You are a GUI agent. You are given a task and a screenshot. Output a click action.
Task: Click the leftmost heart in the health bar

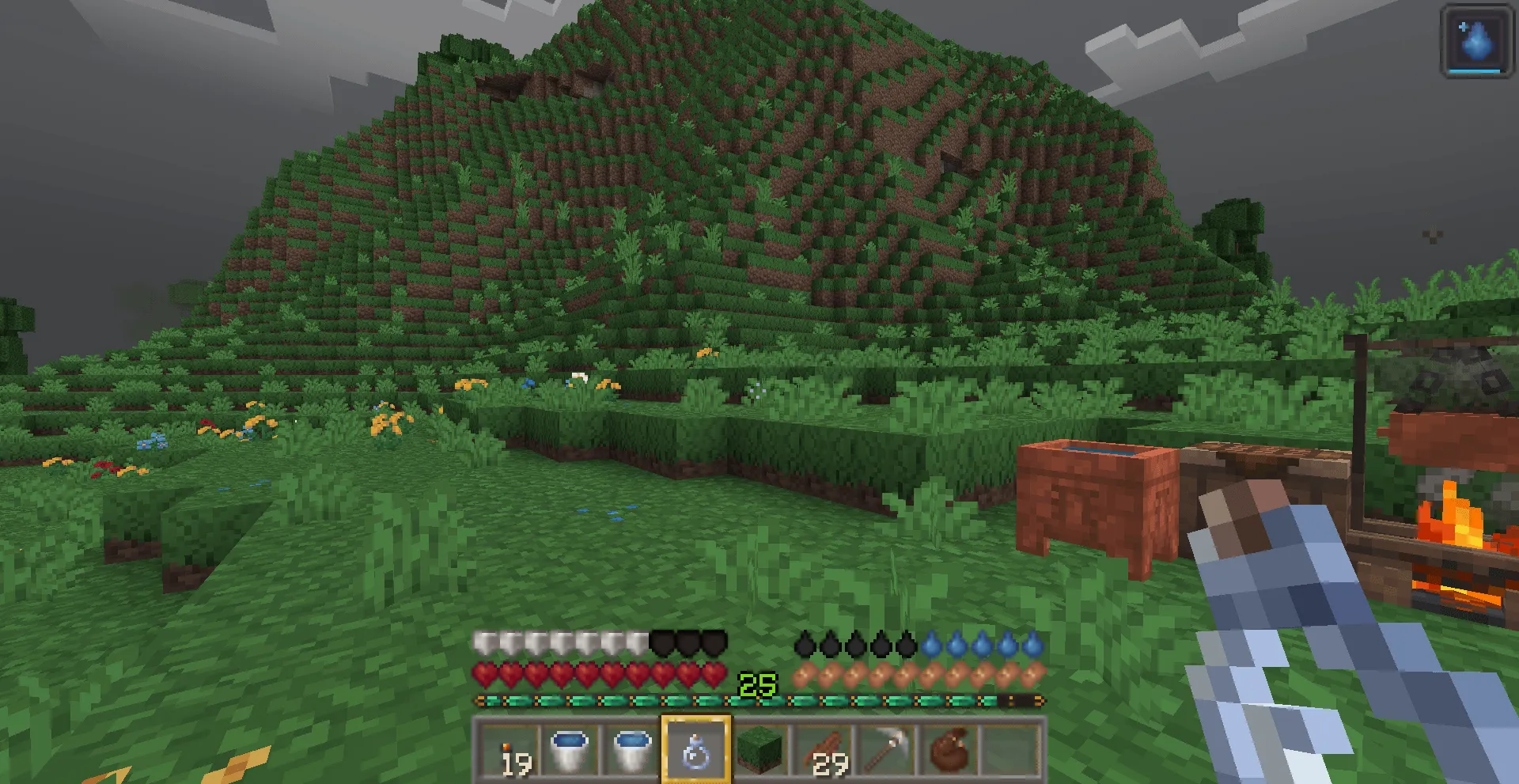pos(483,675)
